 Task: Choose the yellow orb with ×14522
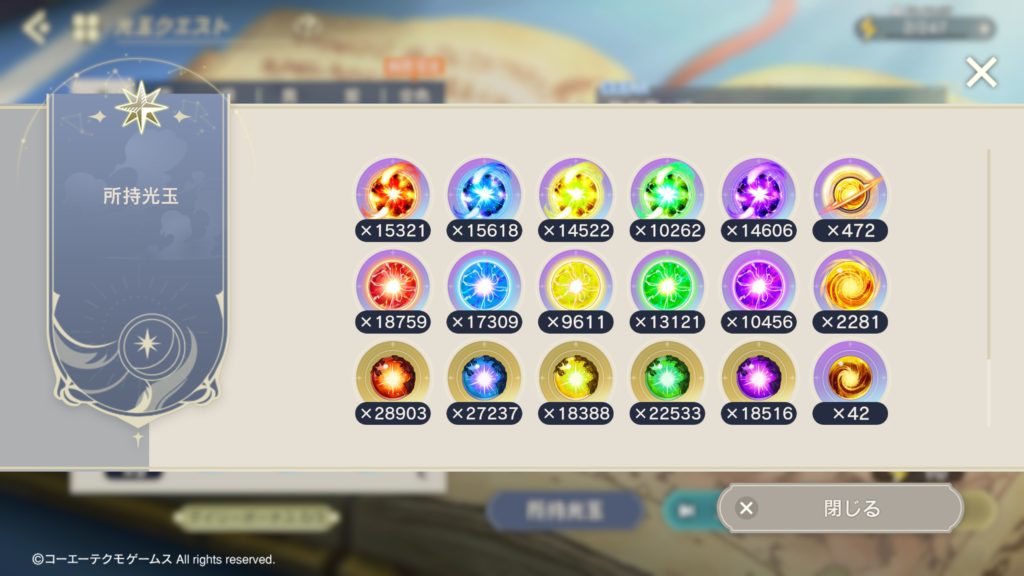[x=576, y=192]
